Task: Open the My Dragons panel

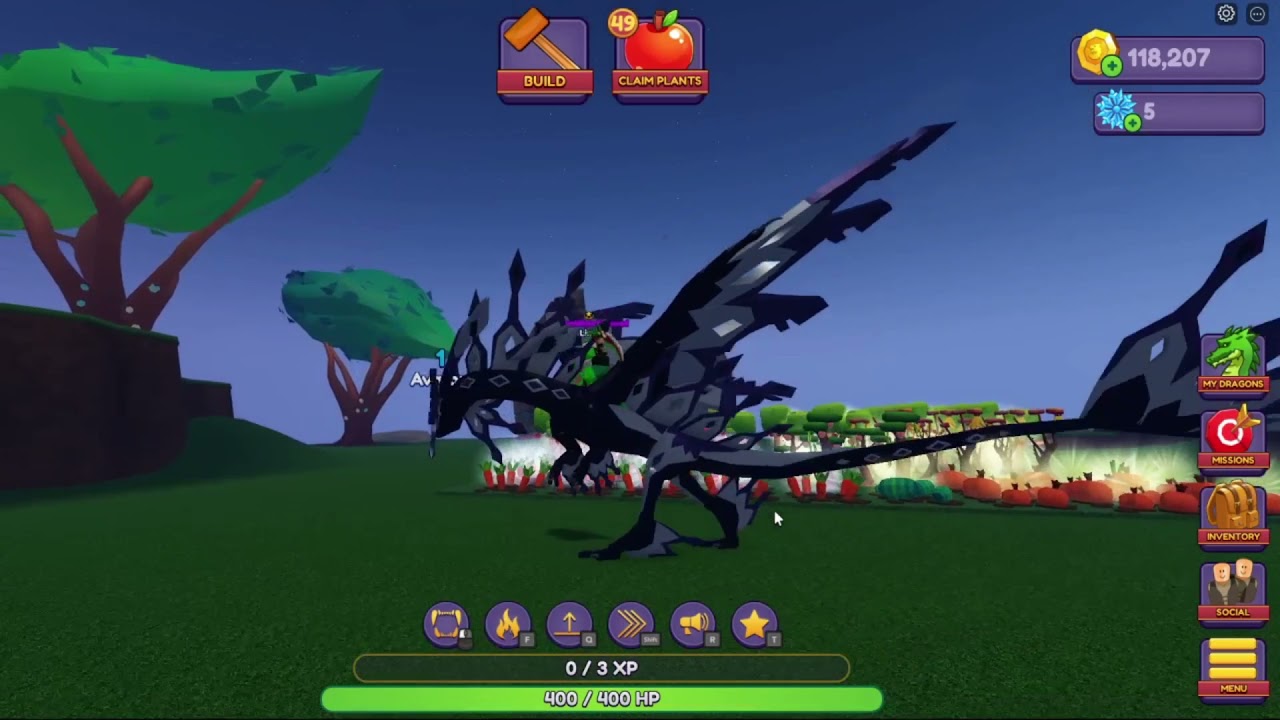Action: click(1232, 360)
